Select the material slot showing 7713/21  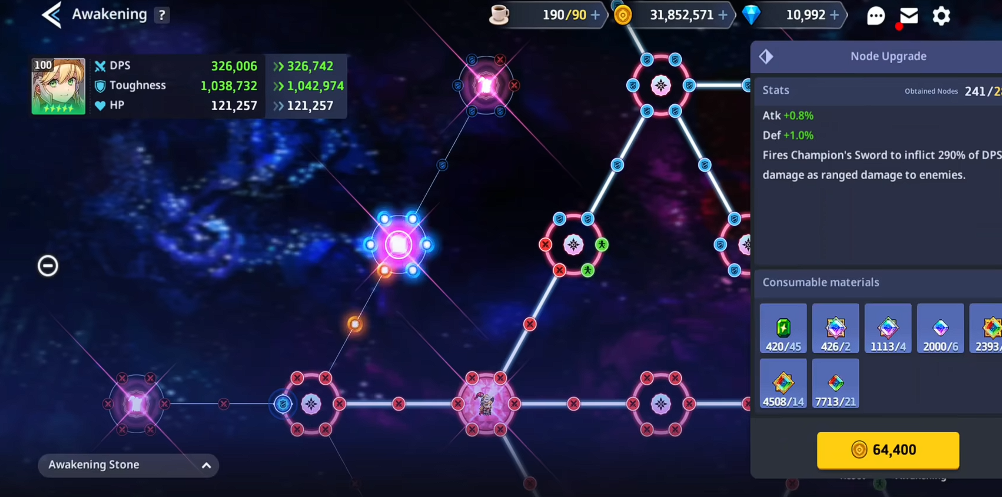(835, 384)
